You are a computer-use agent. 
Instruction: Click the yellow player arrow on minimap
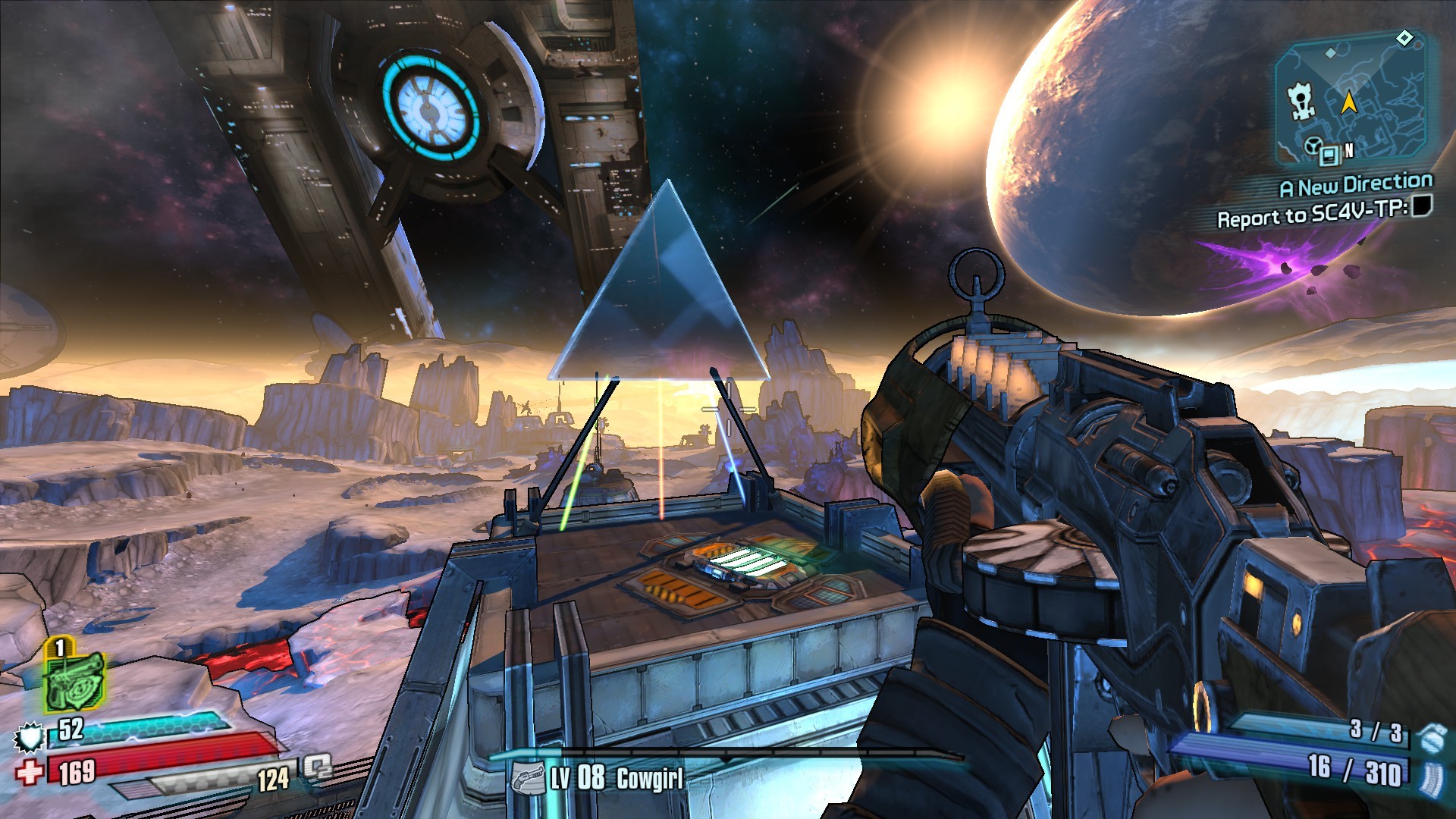(1349, 102)
